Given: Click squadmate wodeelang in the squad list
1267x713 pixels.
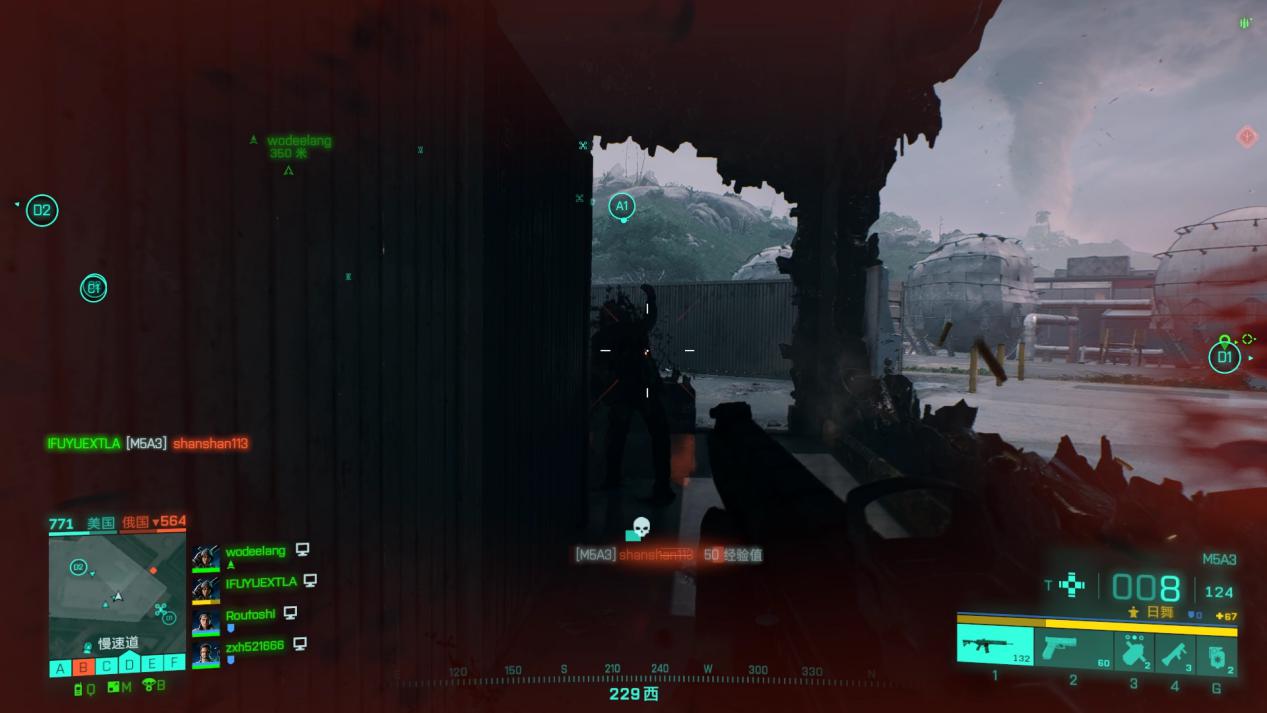Looking at the screenshot, I should point(255,551).
